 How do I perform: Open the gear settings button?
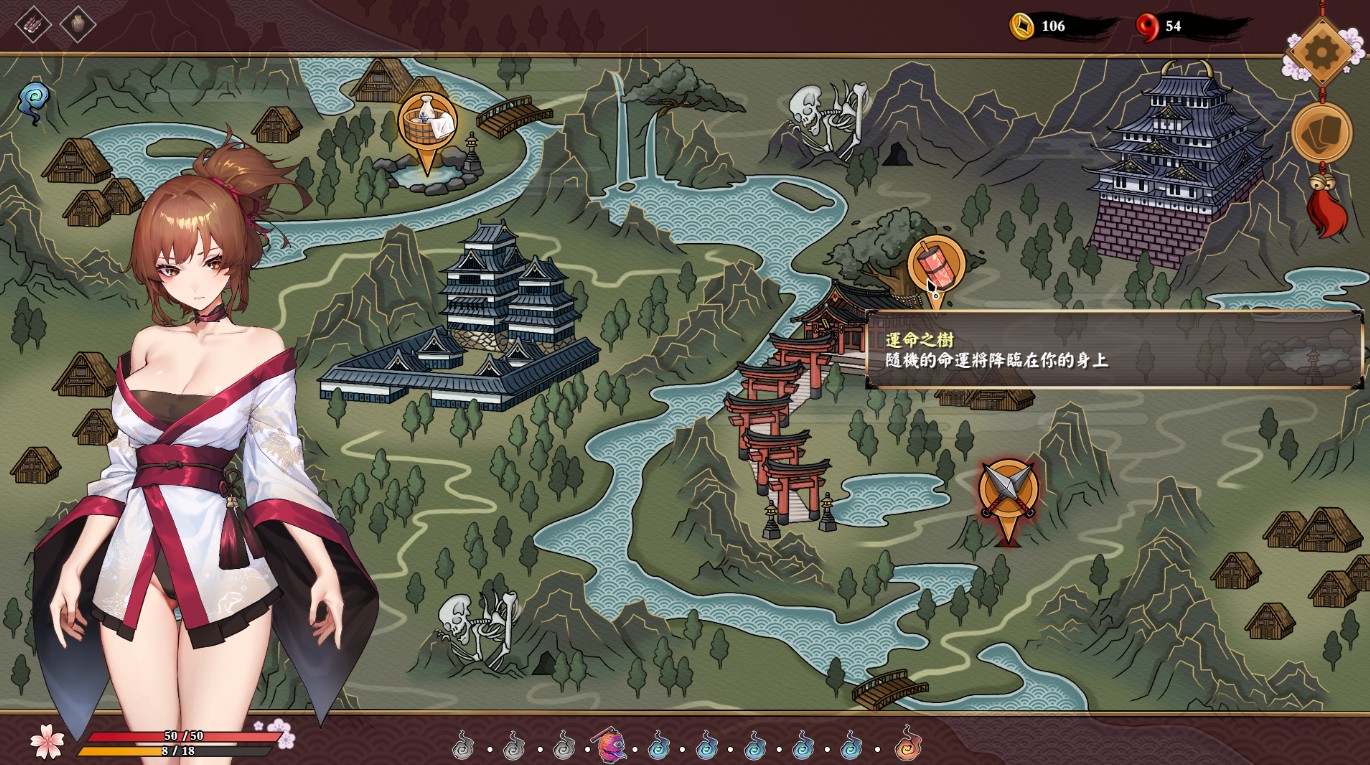pos(1322,51)
